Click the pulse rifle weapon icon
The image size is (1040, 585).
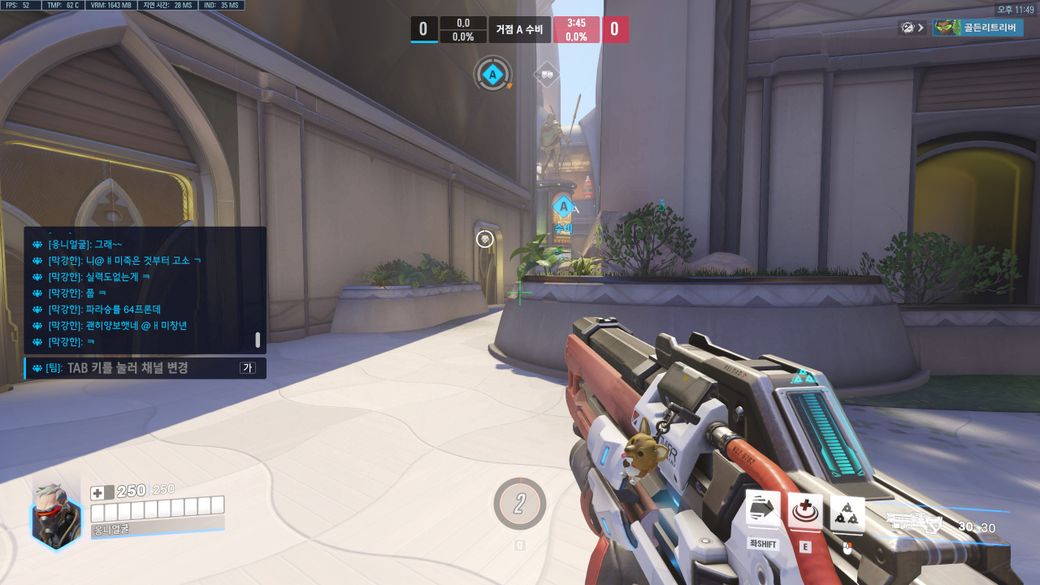point(915,519)
